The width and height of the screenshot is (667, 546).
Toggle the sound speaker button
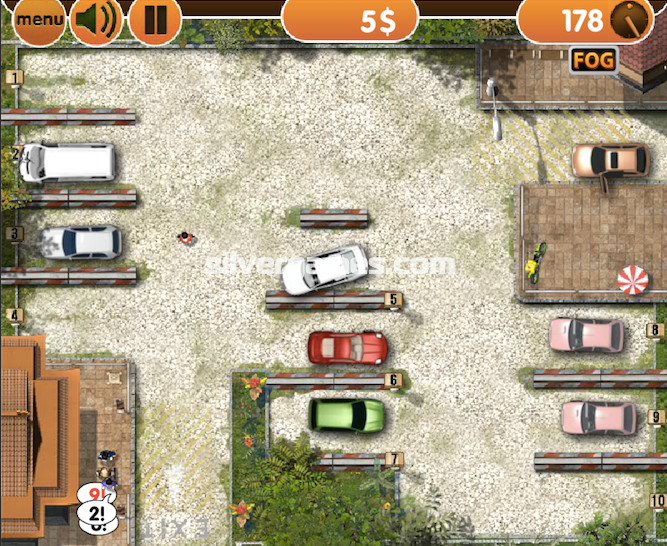tap(97, 18)
